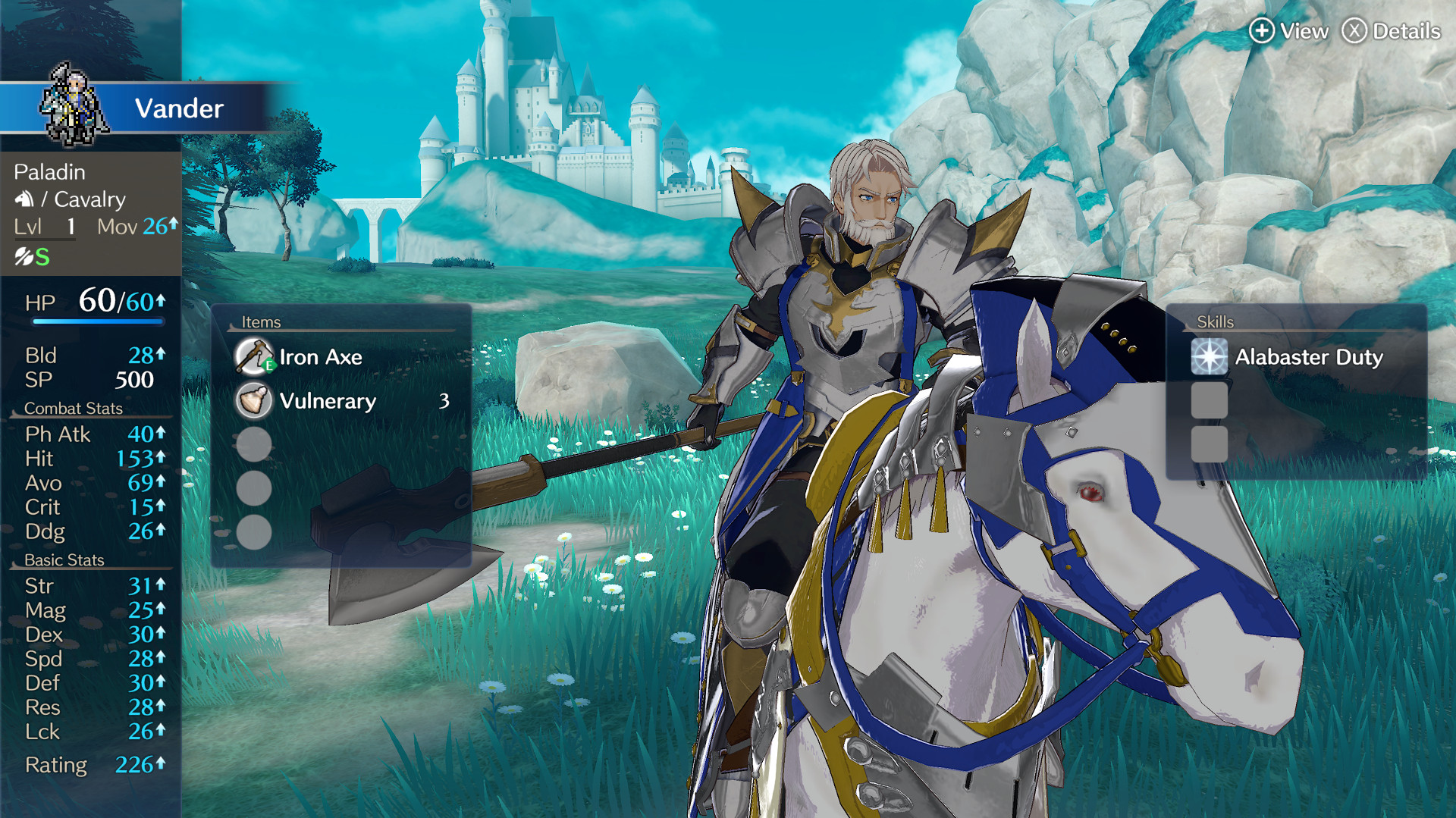Switch to the Skills panel
Screen dimensions: 1456x818
point(1214,321)
